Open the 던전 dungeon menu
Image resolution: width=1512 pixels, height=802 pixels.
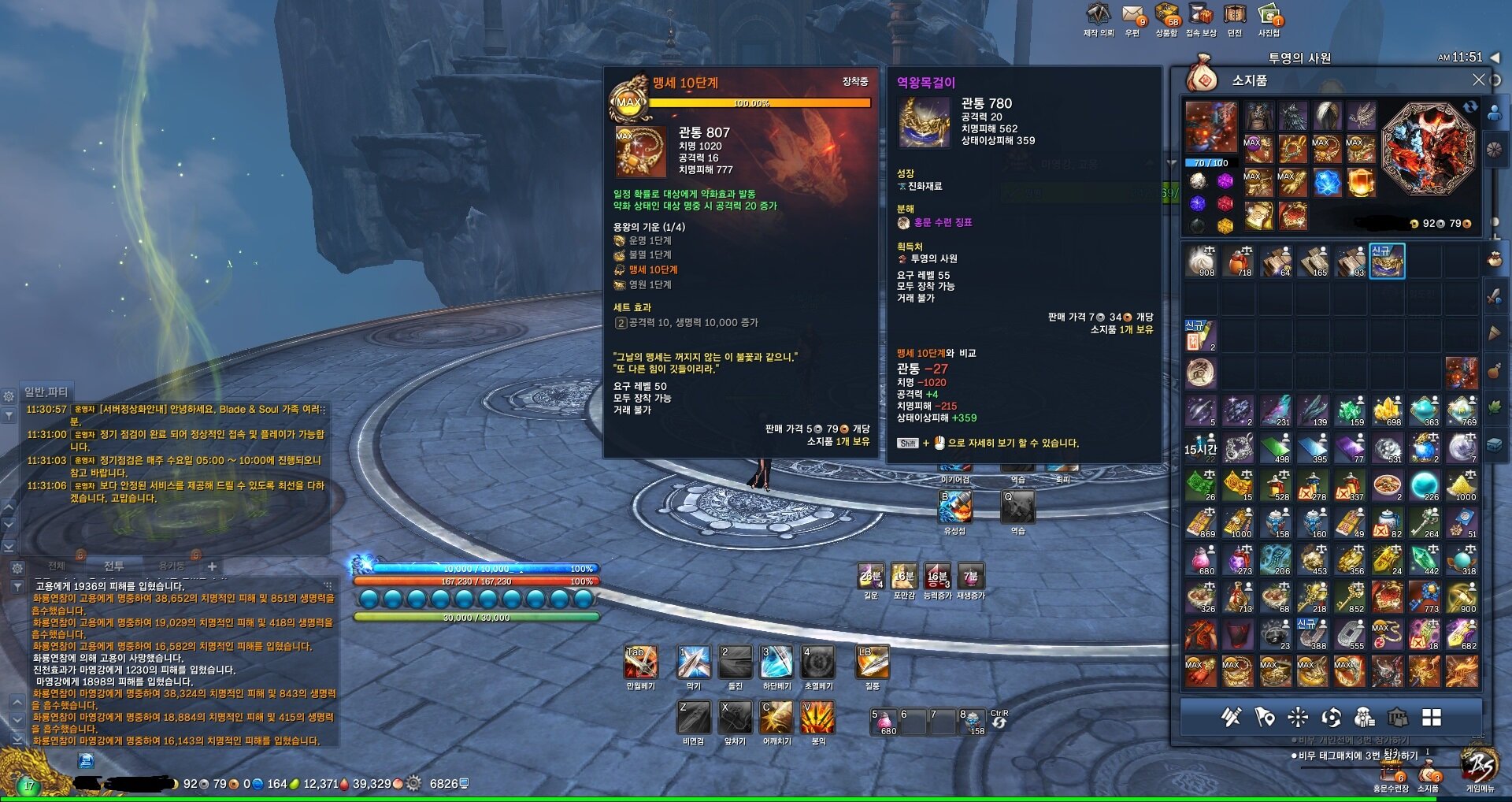pos(1235,17)
